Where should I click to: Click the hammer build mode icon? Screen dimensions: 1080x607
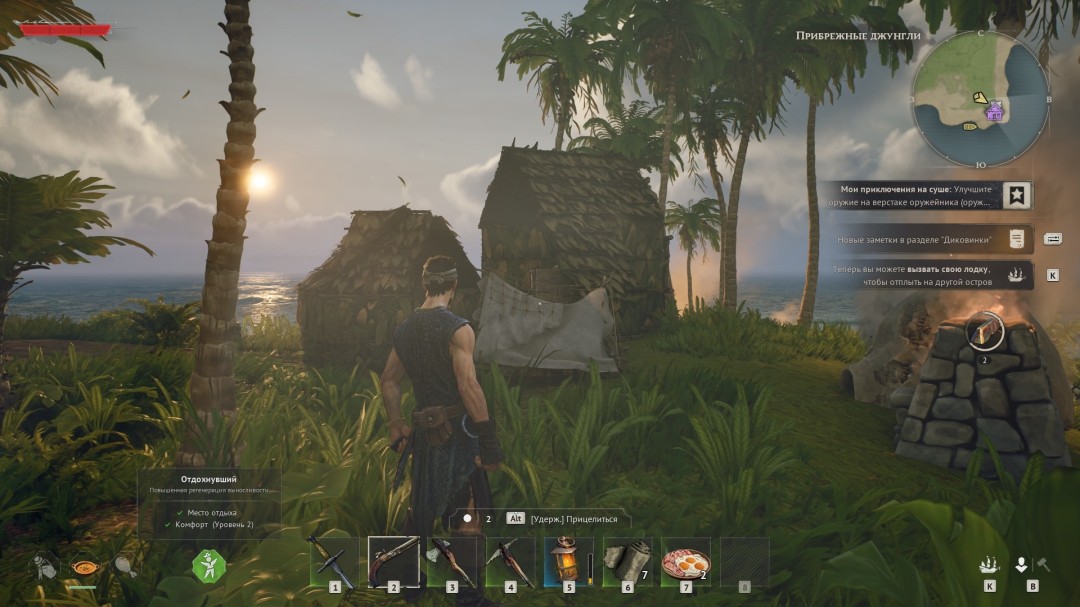point(1043,565)
